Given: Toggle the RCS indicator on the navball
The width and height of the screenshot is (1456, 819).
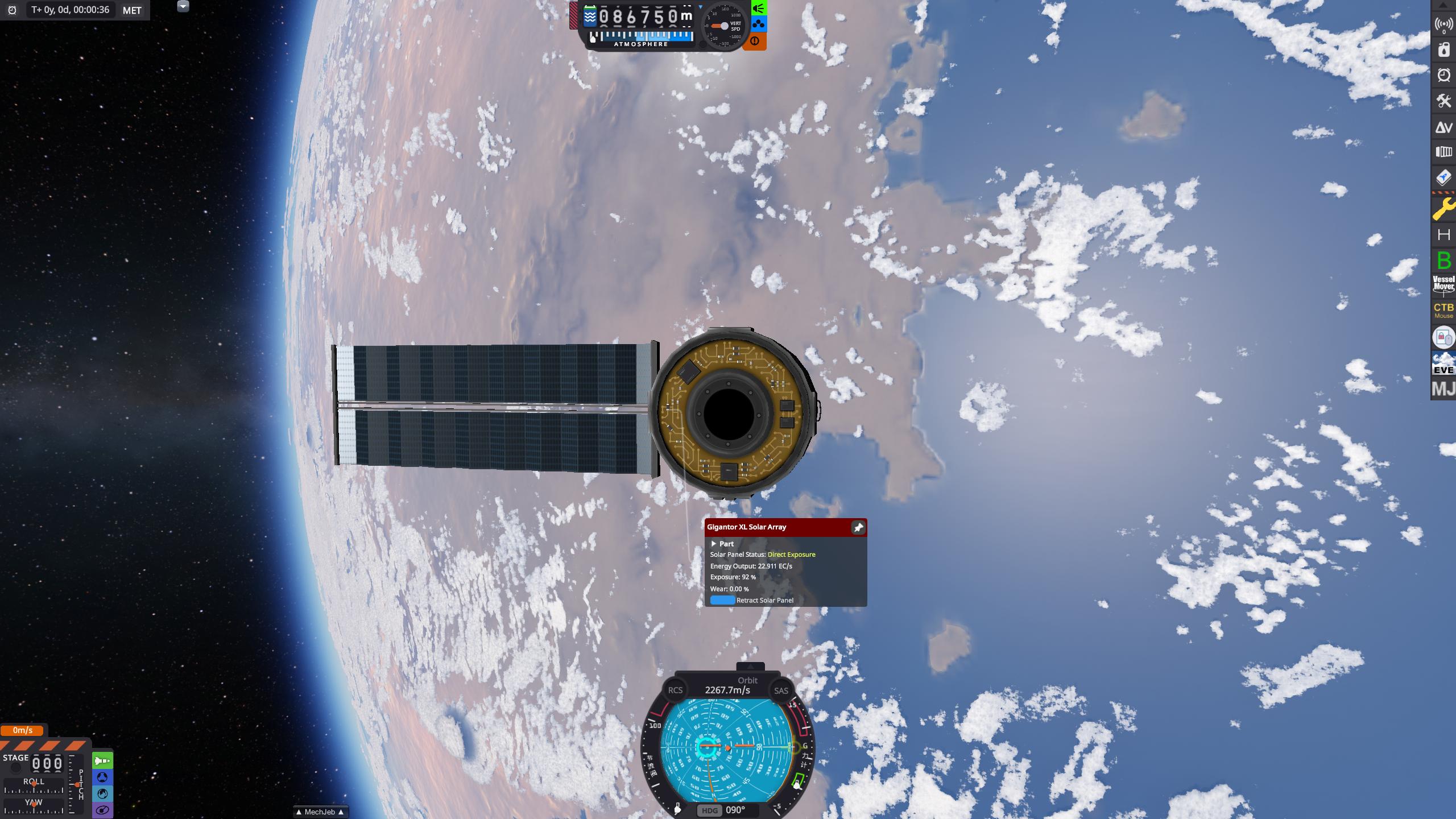Looking at the screenshot, I should 675,690.
